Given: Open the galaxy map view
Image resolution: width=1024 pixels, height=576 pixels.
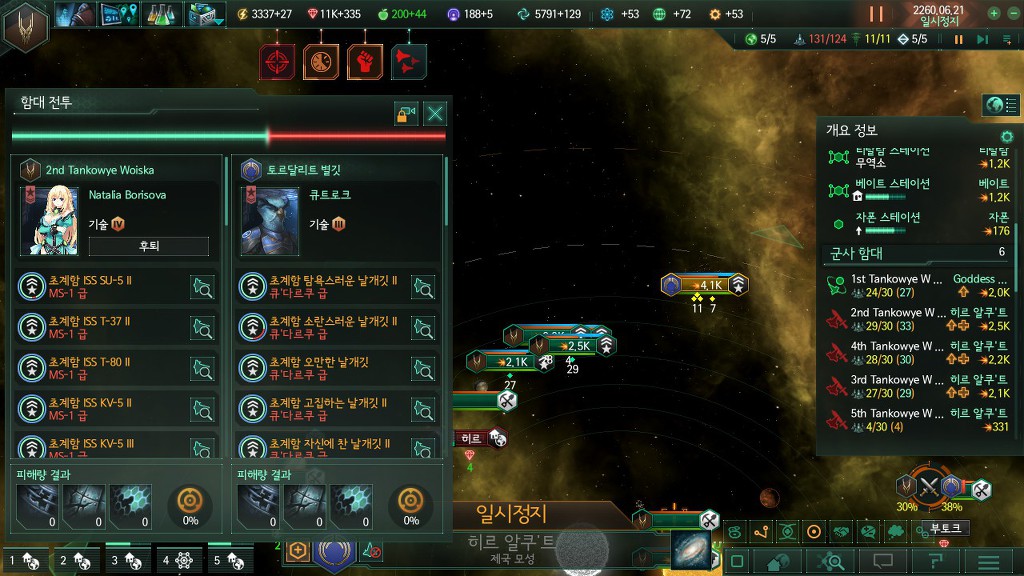Looking at the screenshot, I should (690, 551).
